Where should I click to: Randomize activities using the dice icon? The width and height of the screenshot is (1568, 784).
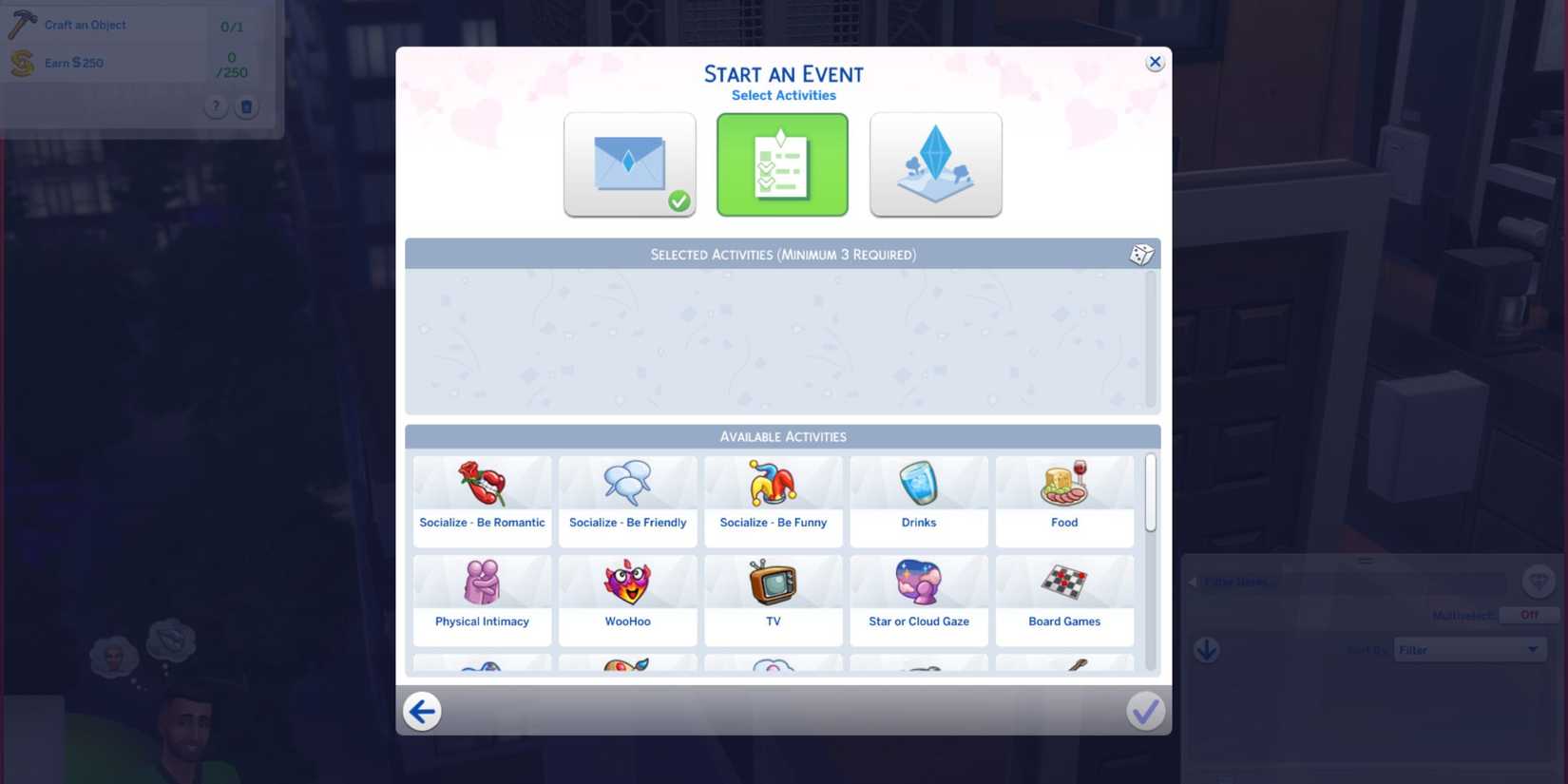point(1140,254)
